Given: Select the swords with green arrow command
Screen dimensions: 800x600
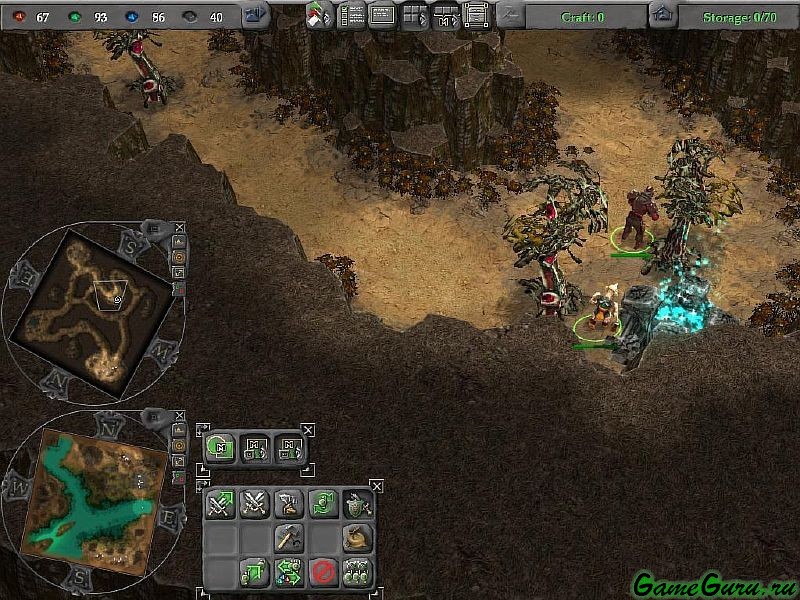Looking at the screenshot, I should coord(221,504).
